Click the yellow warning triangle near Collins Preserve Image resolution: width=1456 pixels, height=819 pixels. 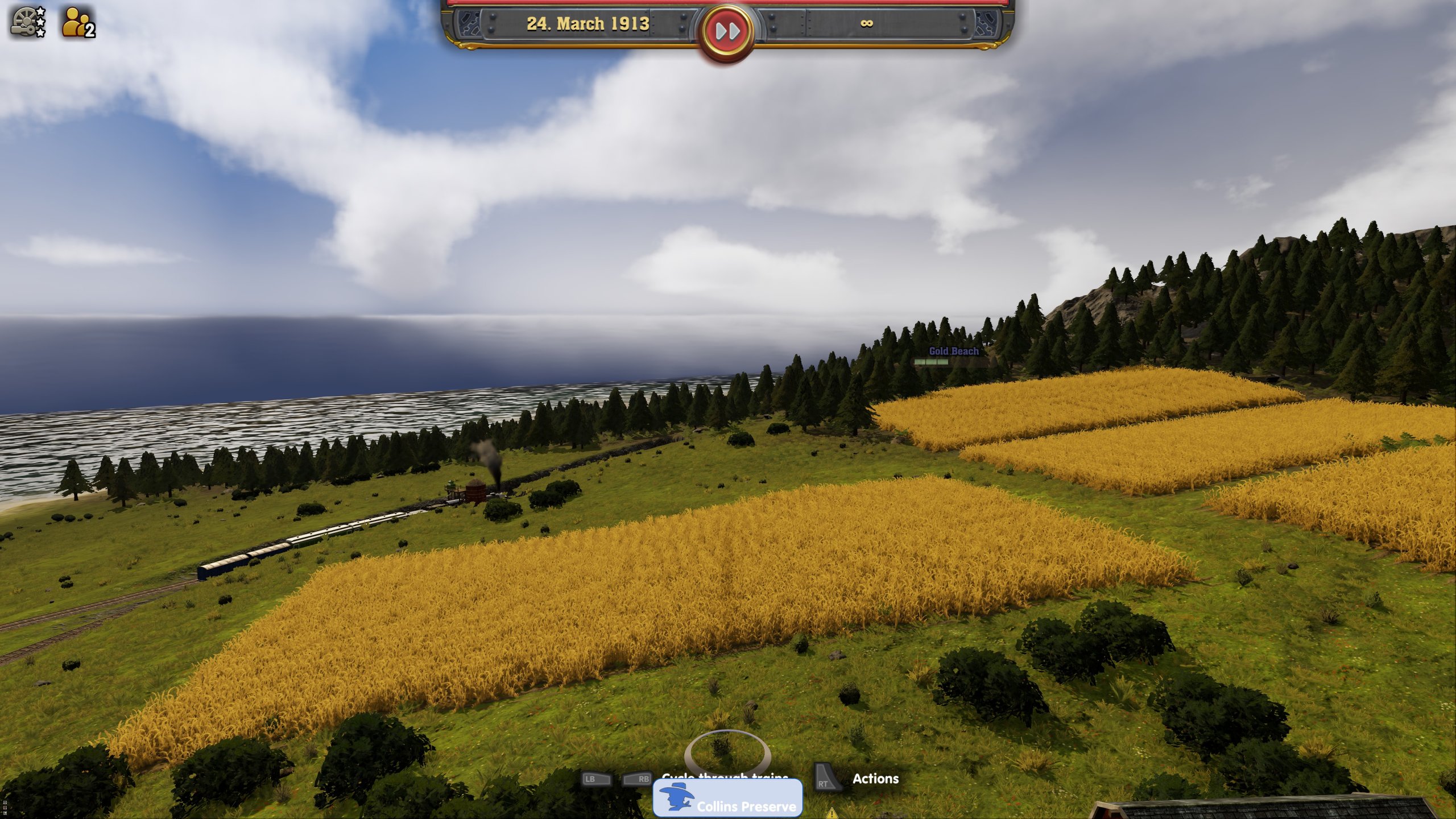pos(833,813)
